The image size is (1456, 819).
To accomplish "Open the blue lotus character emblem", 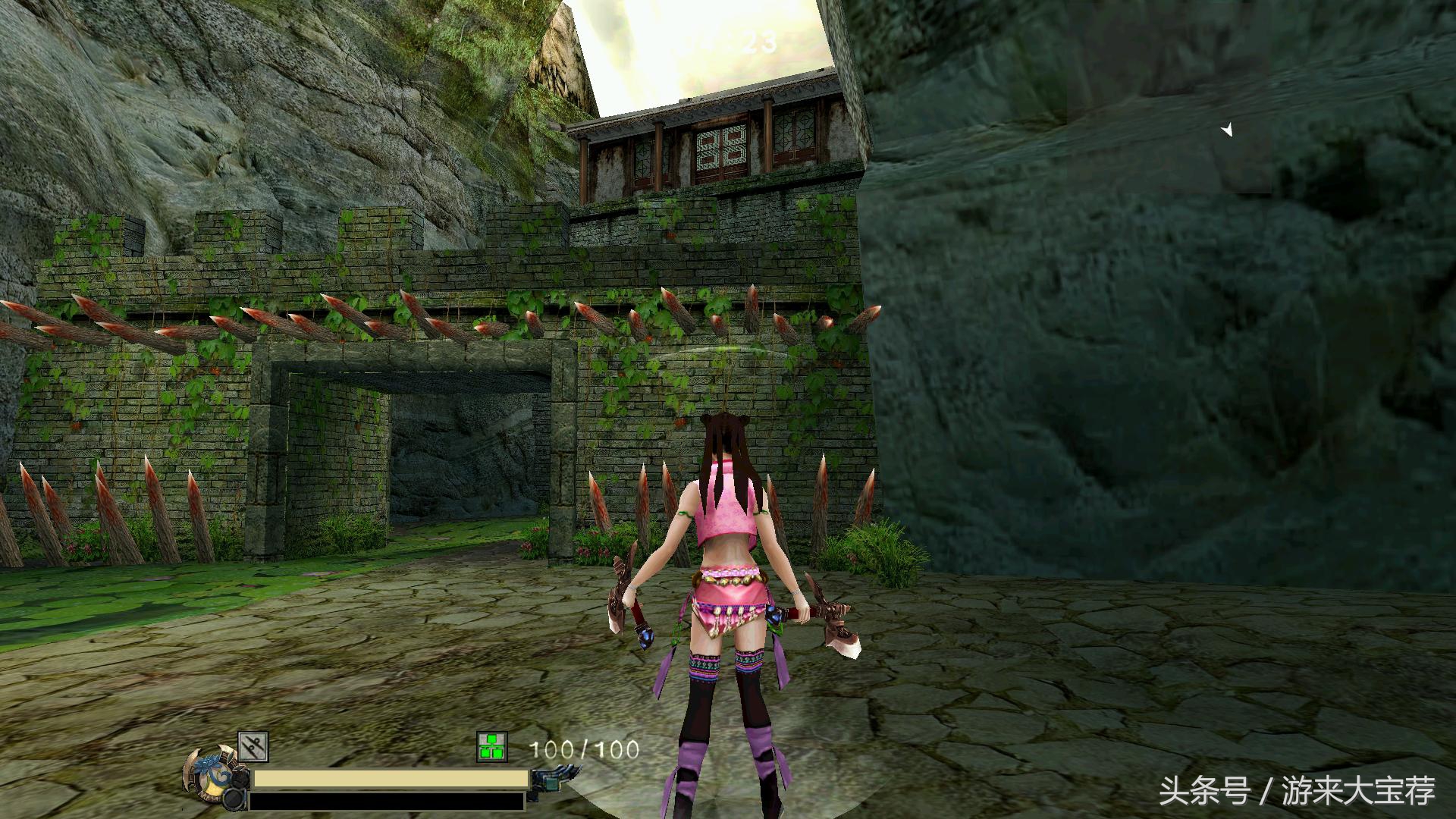I will pyautogui.click(x=208, y=775).
